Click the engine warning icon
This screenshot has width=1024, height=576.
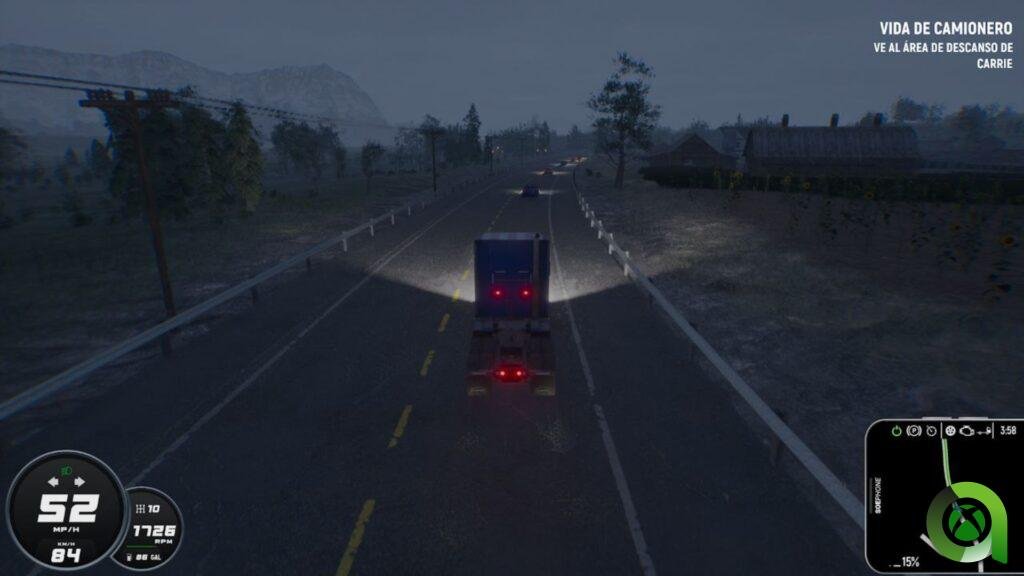click(966, 431)
